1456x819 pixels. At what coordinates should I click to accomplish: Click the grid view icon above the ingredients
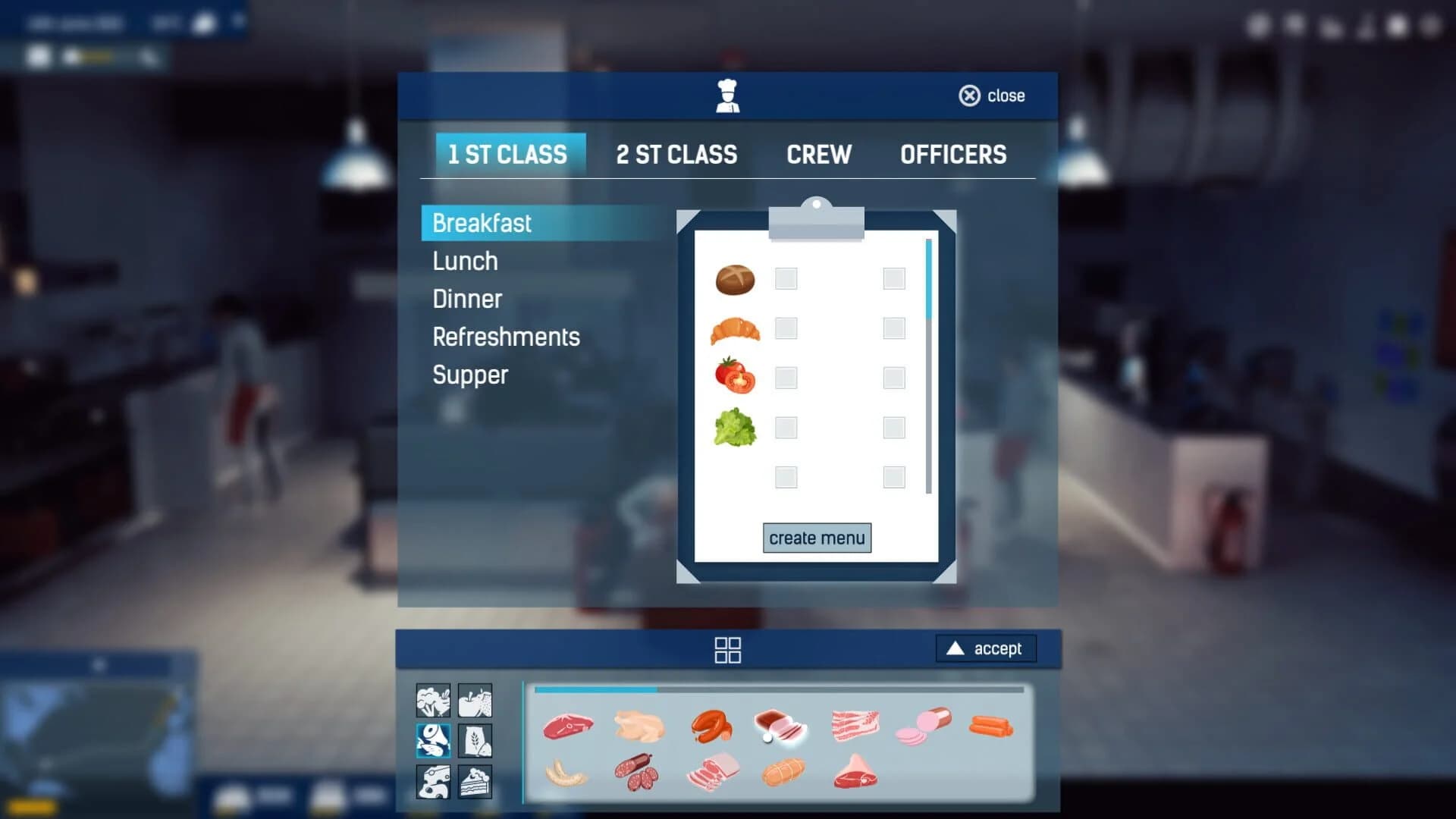pyautogui.click(x=727, y=649)
